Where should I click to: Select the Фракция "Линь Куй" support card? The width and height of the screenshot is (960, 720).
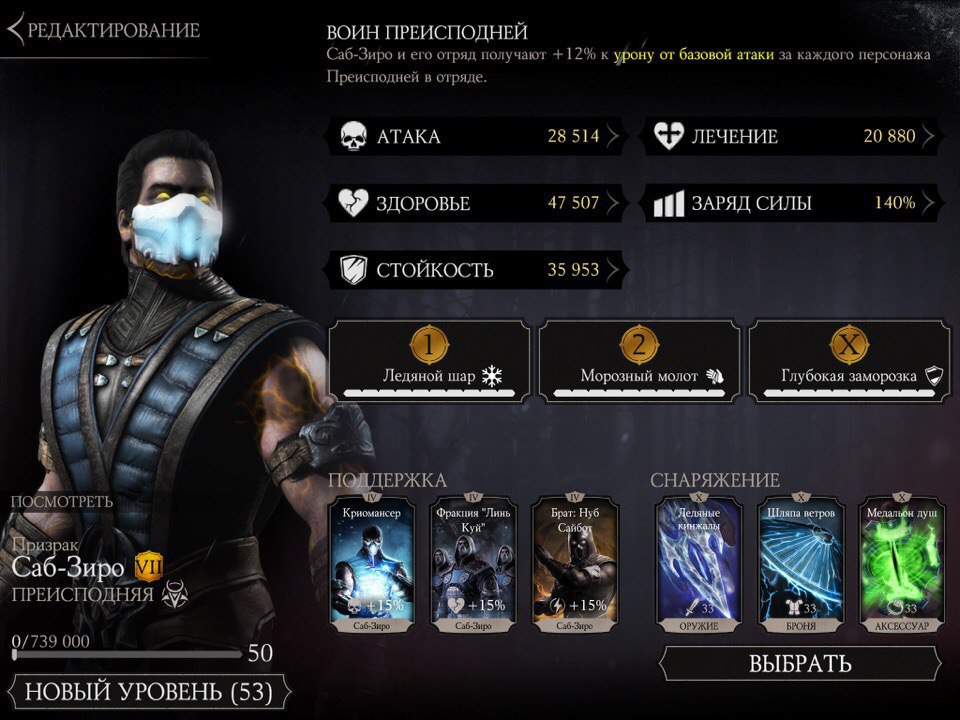[x=473, y=565]
